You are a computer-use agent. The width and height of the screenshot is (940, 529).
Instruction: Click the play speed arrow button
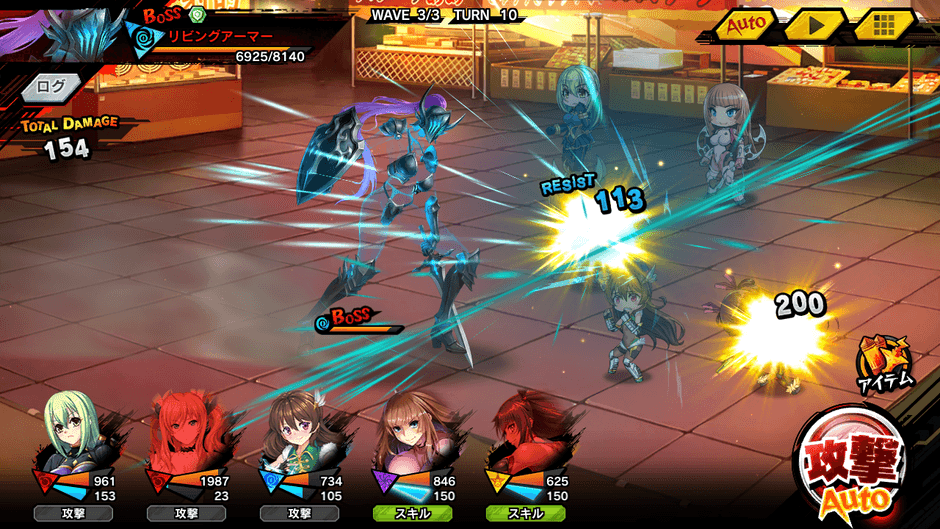click(x=815, y=24)
